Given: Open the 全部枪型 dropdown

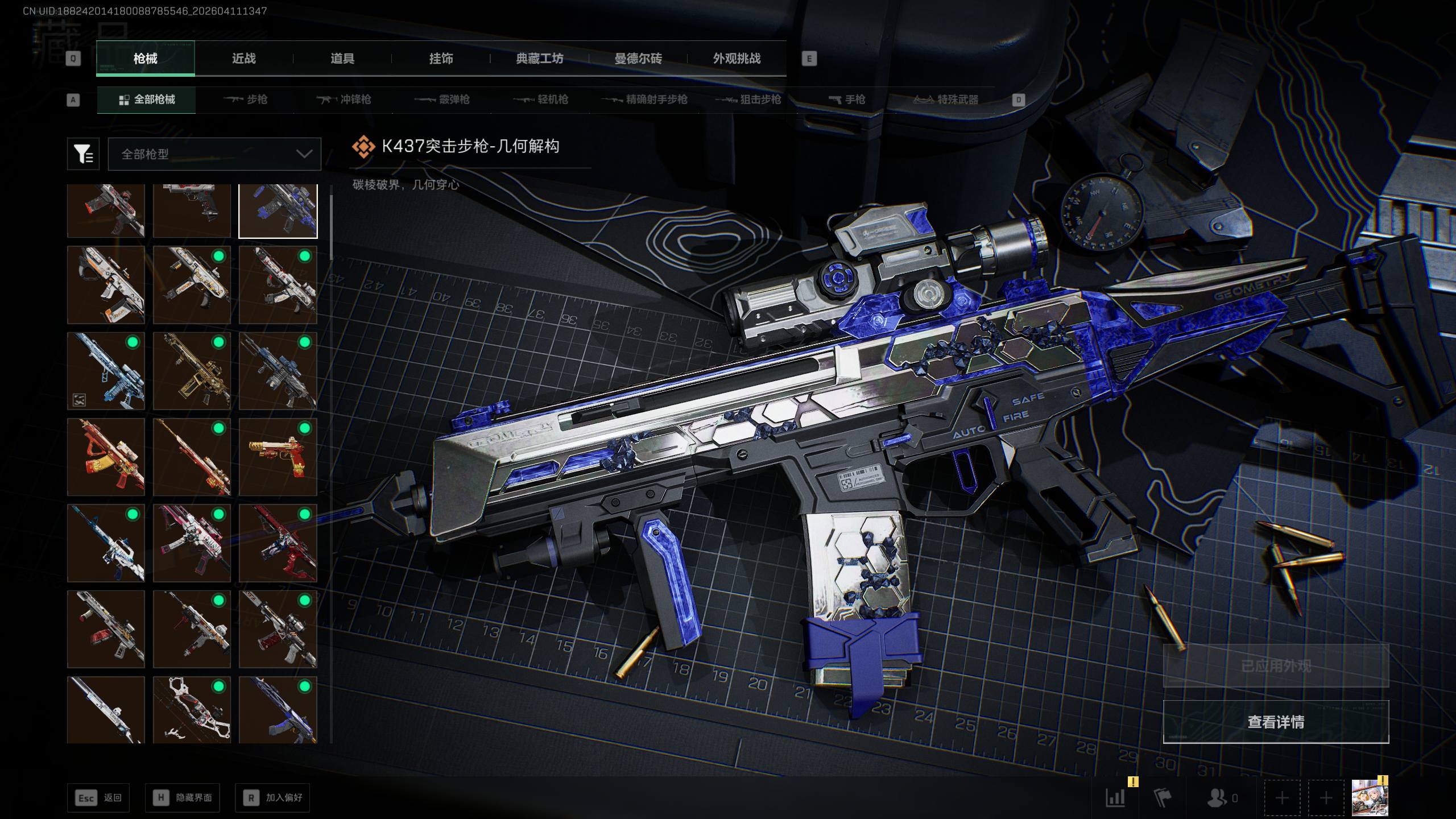Looking at the screenshot, I should 214,154.
